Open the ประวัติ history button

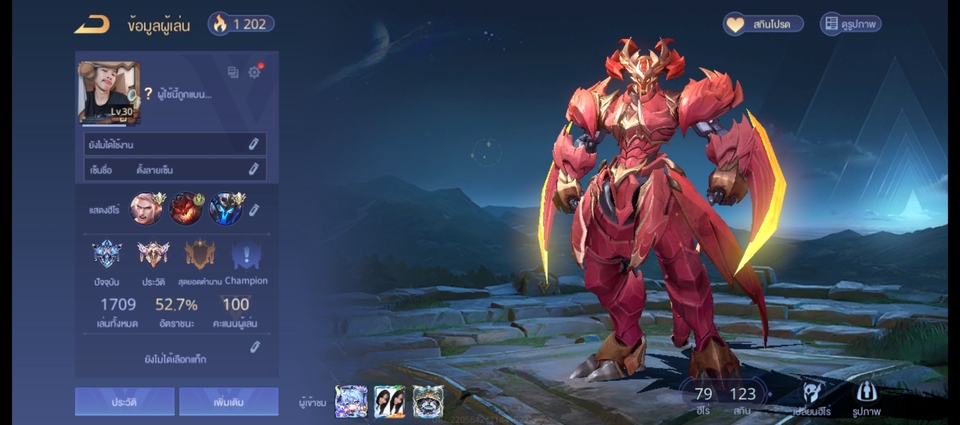click(x=124, y=401)
